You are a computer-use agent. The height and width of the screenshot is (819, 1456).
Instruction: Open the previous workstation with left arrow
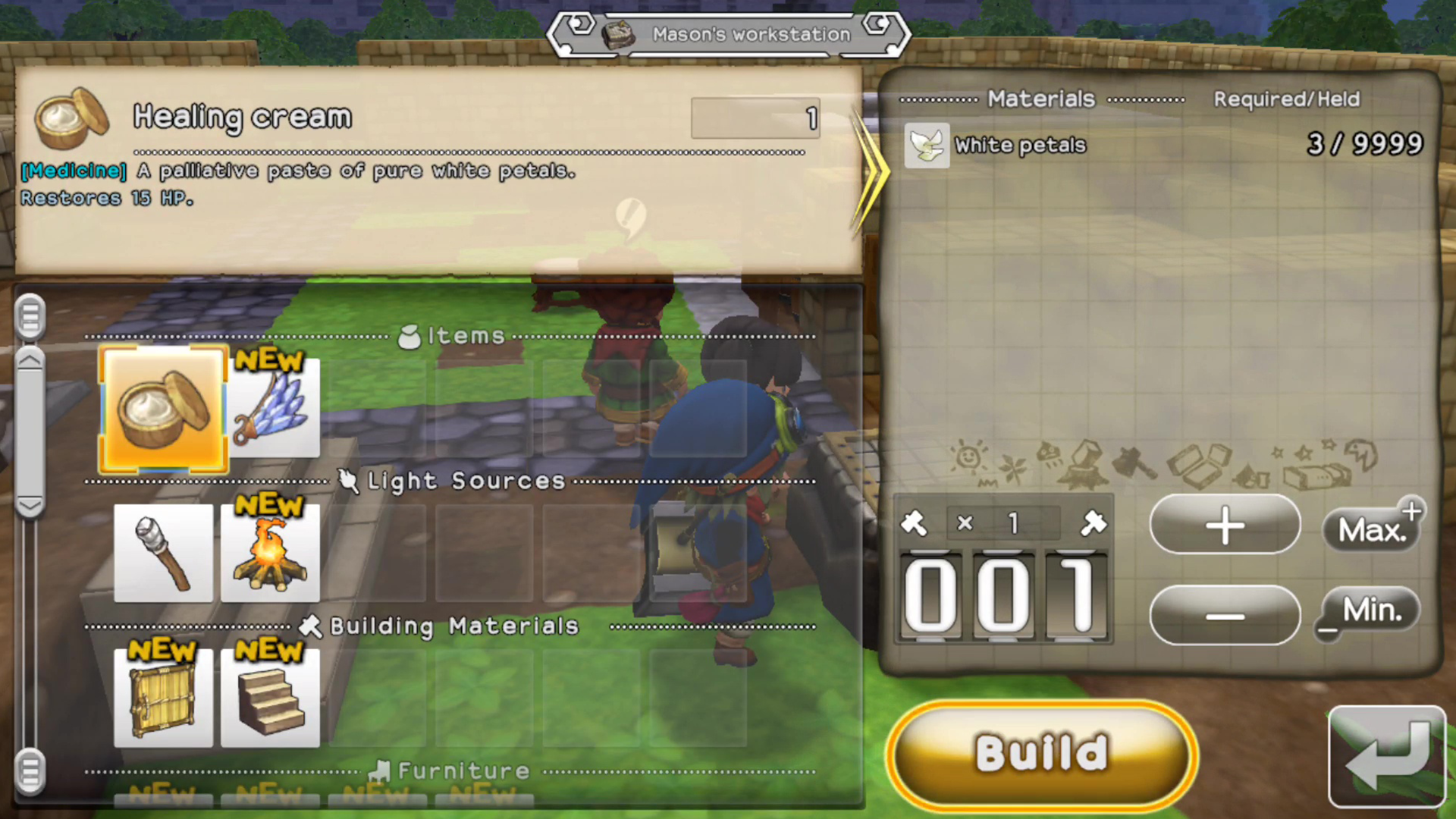pyautogui.click(x=578, y=25)
